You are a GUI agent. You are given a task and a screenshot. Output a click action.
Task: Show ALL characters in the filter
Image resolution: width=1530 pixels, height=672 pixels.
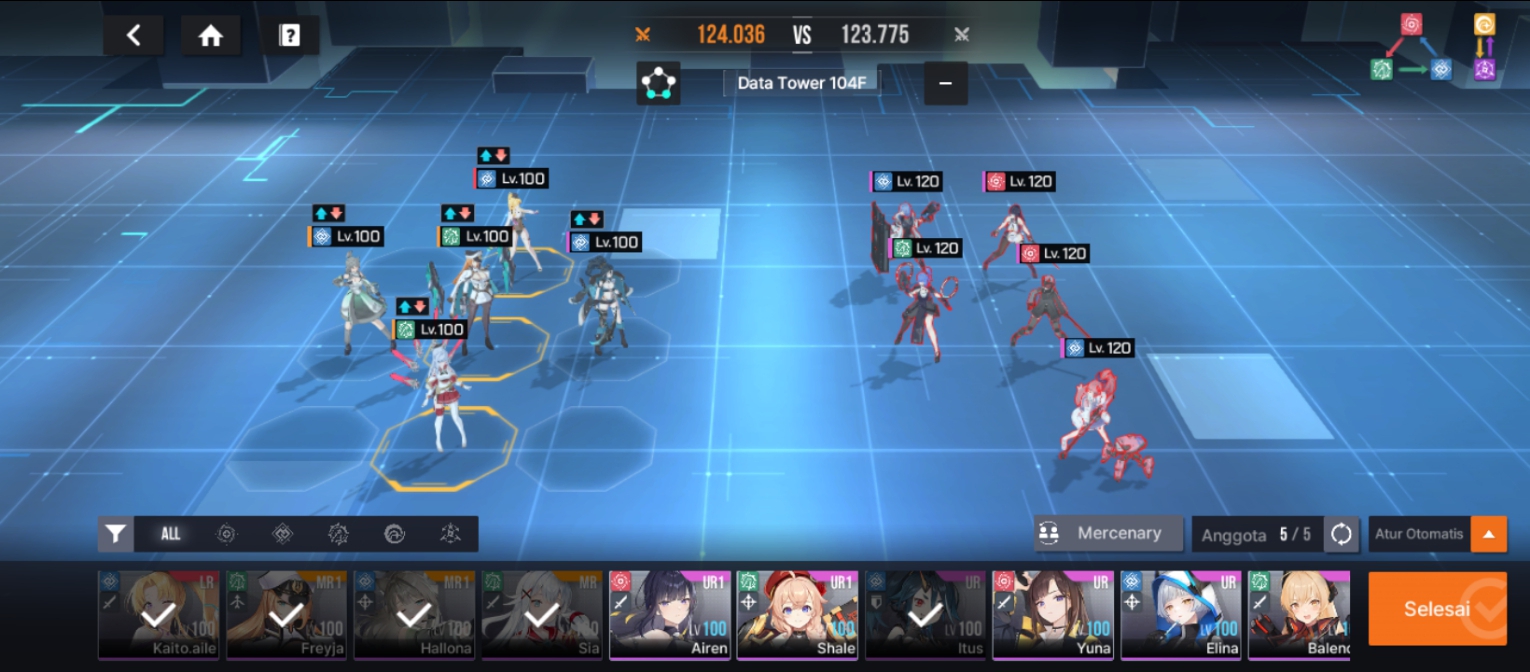click(x=171, y=534)
